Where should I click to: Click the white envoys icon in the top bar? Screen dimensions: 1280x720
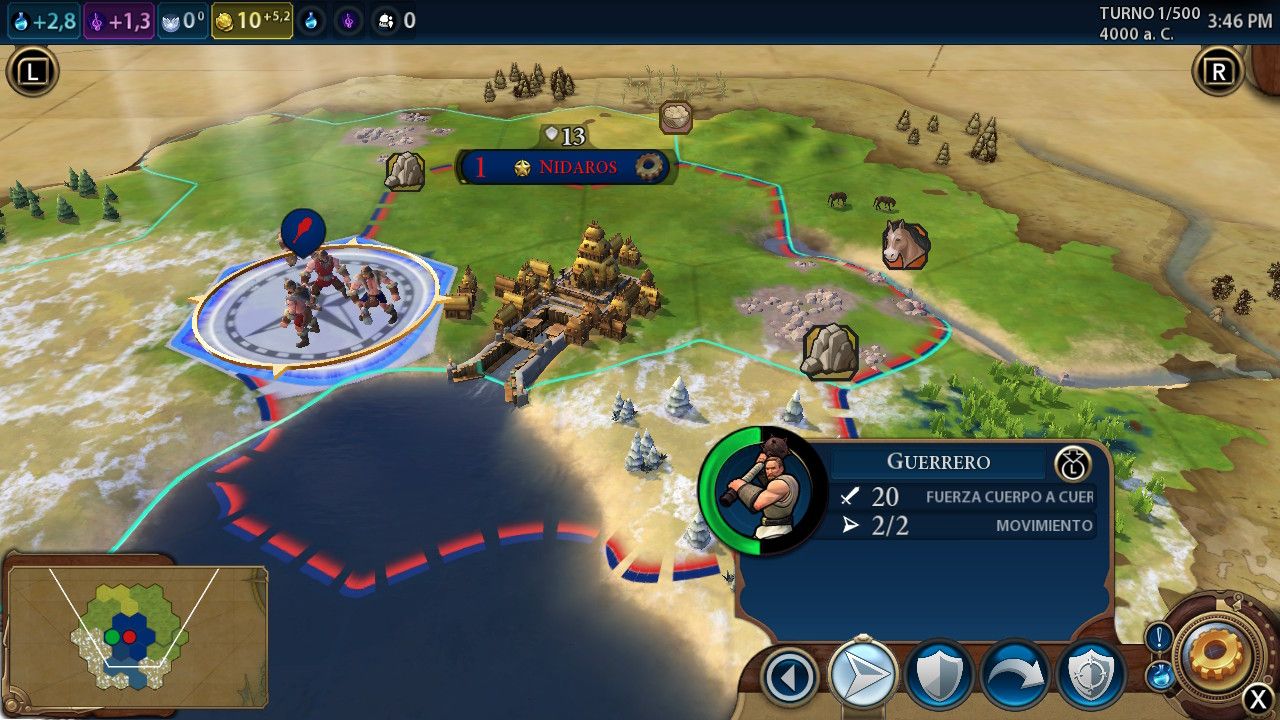pyautogui.click(x=385, y=20)
